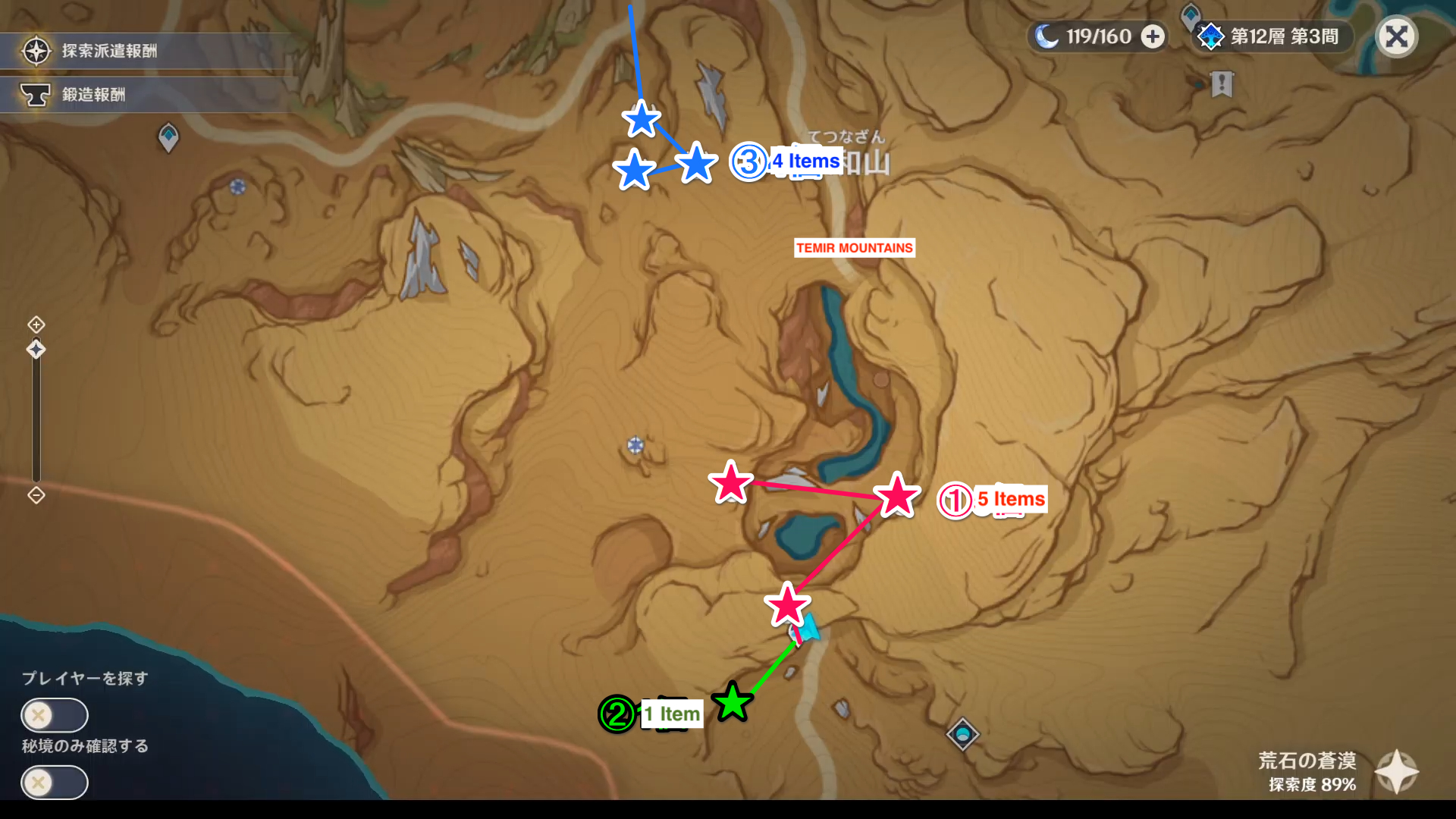
Task: Click the anvil icon beside 鍛造報酬
Action: pyautogui.click(x=36, y=94)
